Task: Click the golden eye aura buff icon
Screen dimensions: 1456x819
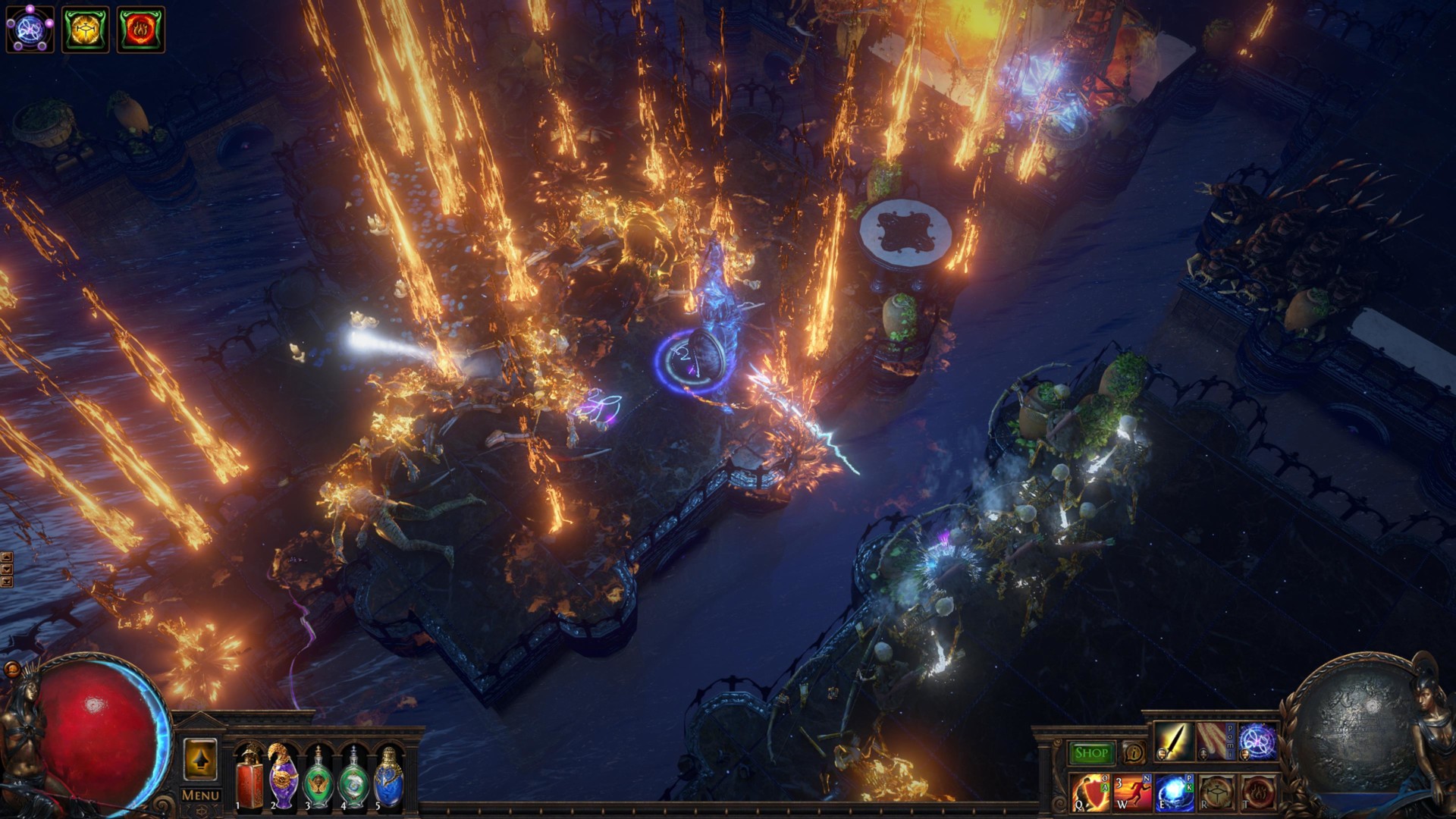Action: (x=86, y=30)
